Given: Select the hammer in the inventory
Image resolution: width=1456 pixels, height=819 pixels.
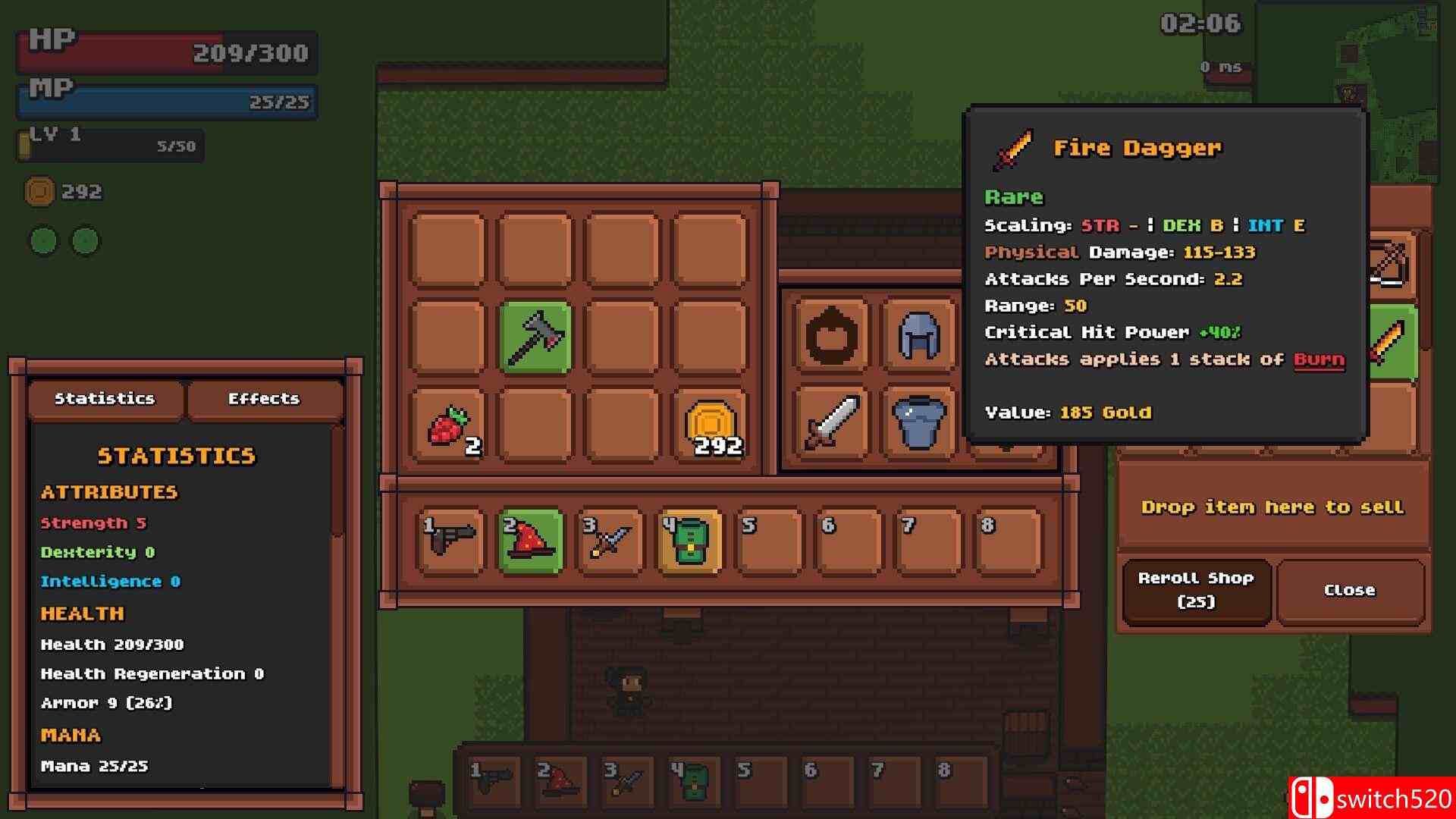Looking at the screenshot, I should tap(535, 337).
